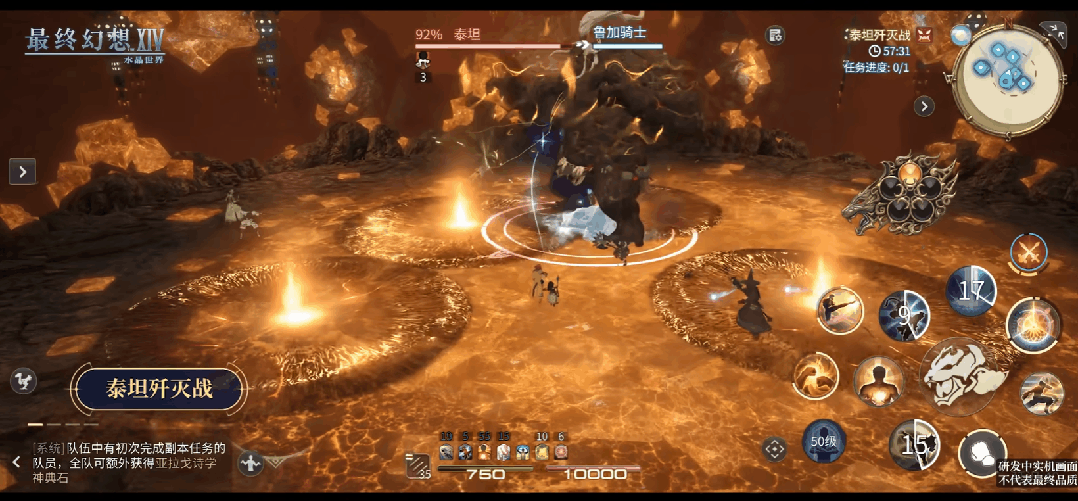Screen dimensions: 1078x501
Task: Trigger the skill showing 17 cooldown
Action: click(x=971, y=292)
